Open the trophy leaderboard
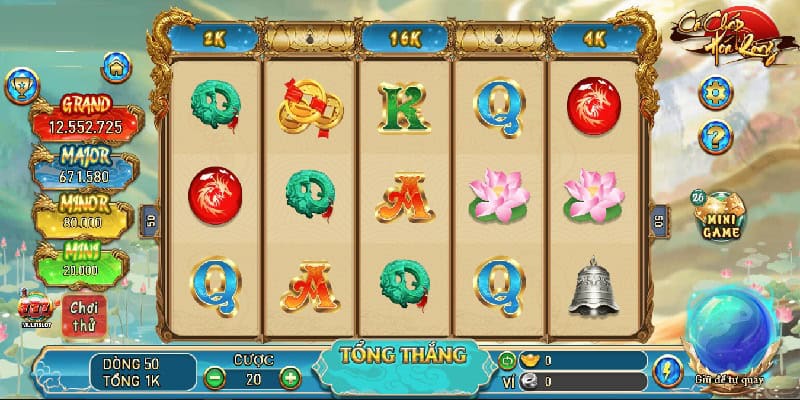 21,86
